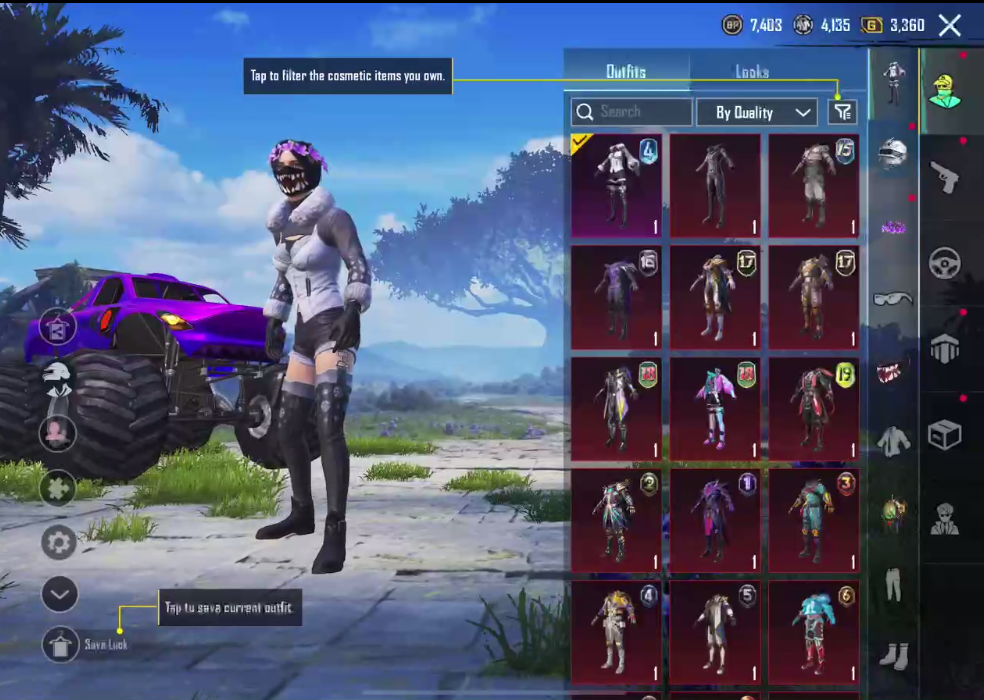Click the outfit Search field
Viewport: 984px width, 700px height.
point(632,112)
